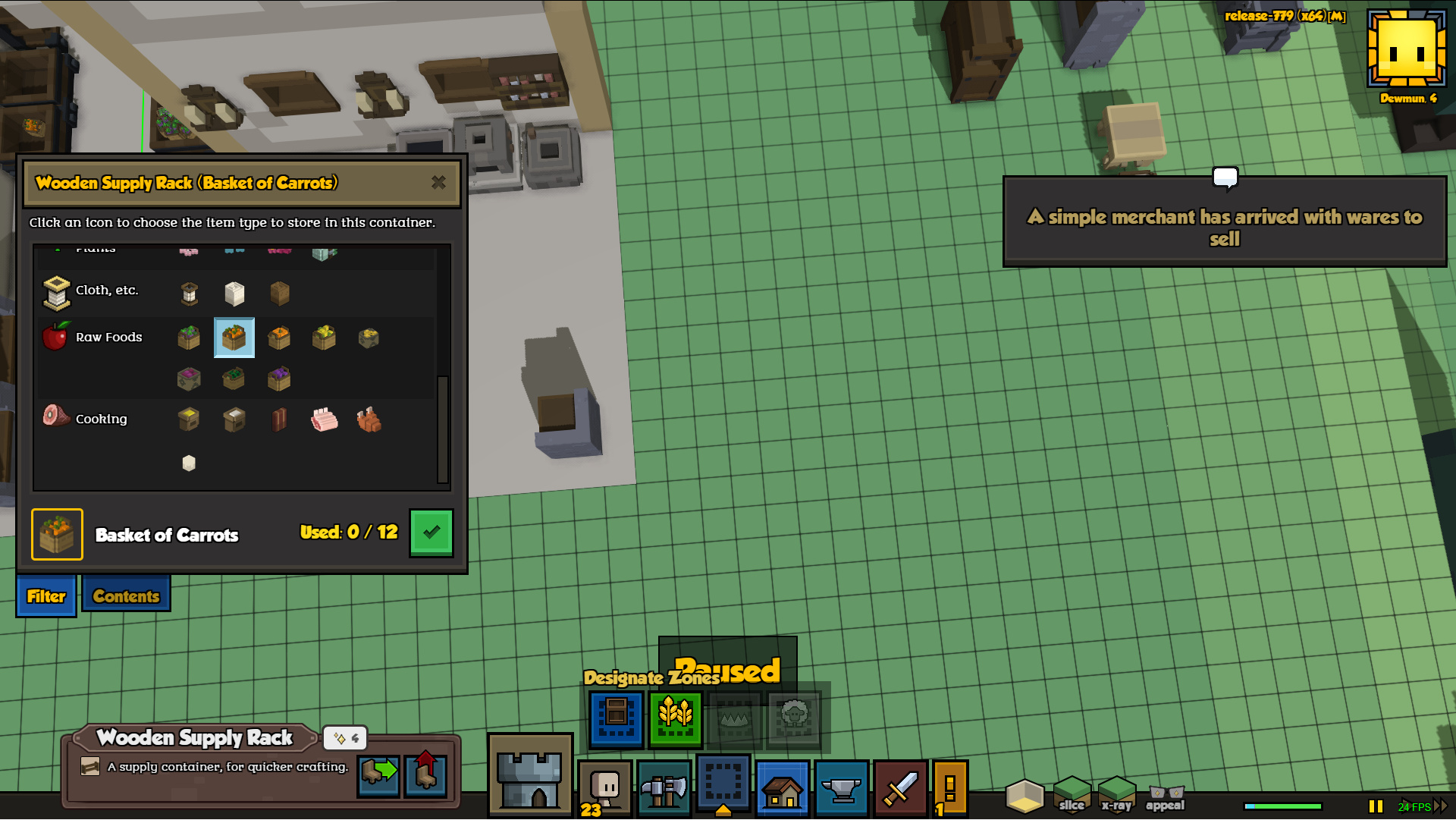Switch to the Filter tab
The height and width of the screenshot is (820, 1456).
coord(46,596)
